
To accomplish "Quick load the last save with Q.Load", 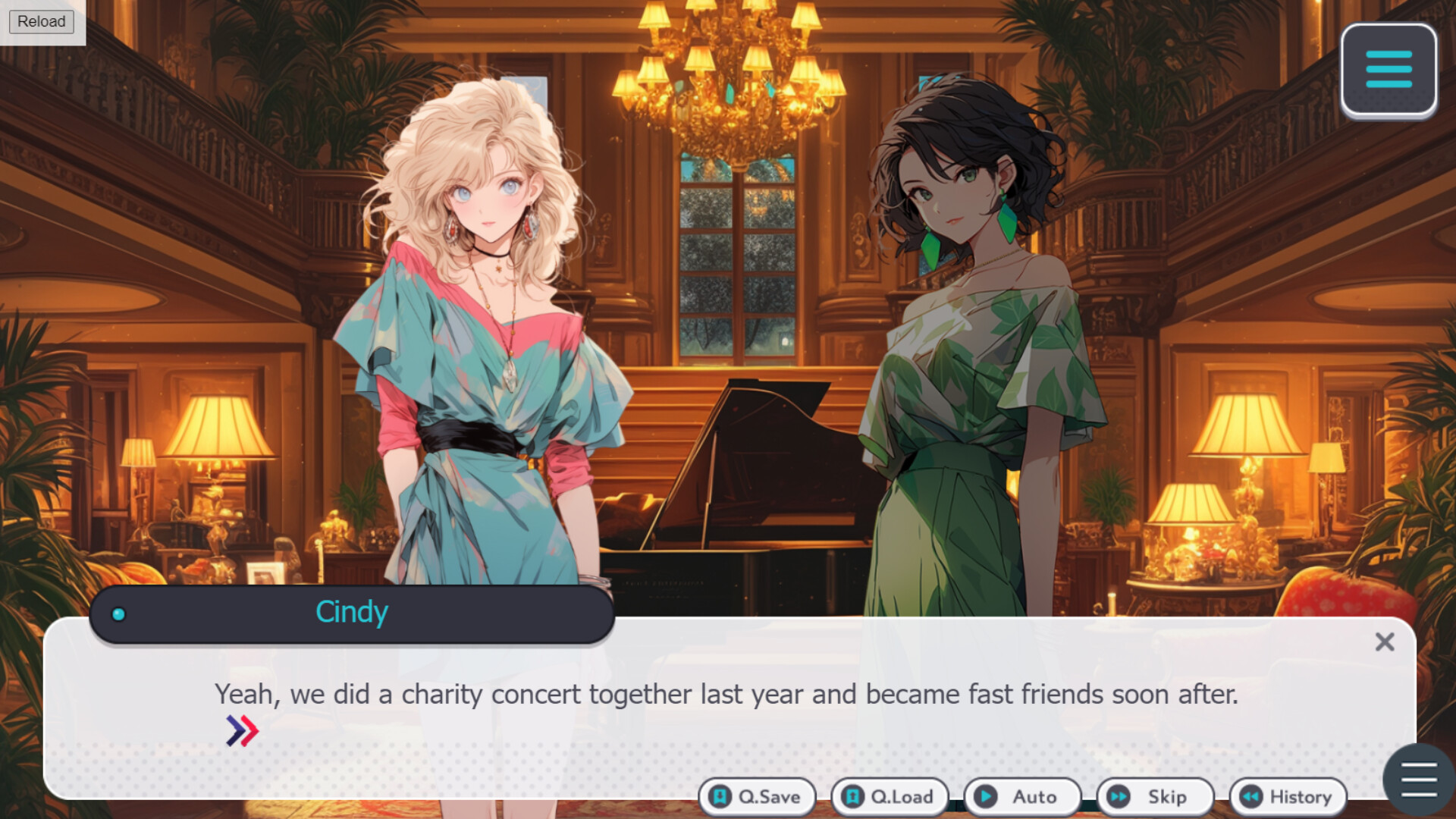I will pyautogui.click(x=889, y=797).
